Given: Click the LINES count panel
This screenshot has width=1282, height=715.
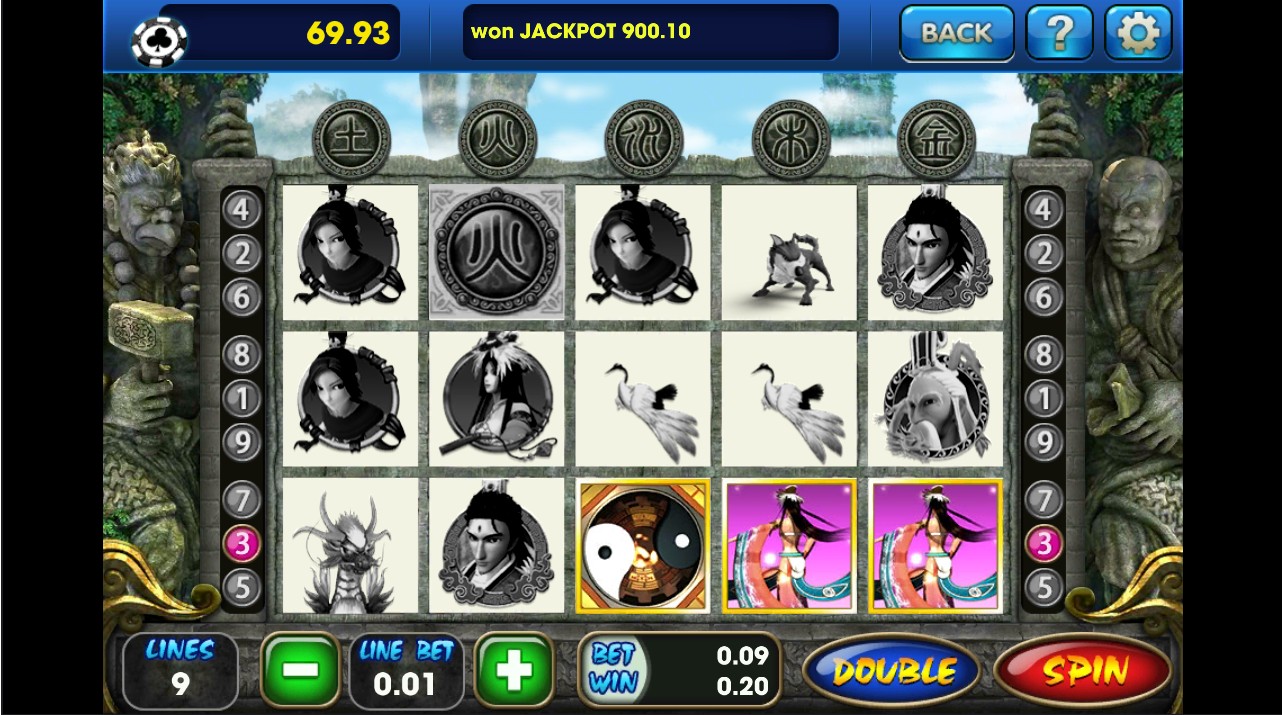Looking at the screenshot, I should (x=180, y=670).
